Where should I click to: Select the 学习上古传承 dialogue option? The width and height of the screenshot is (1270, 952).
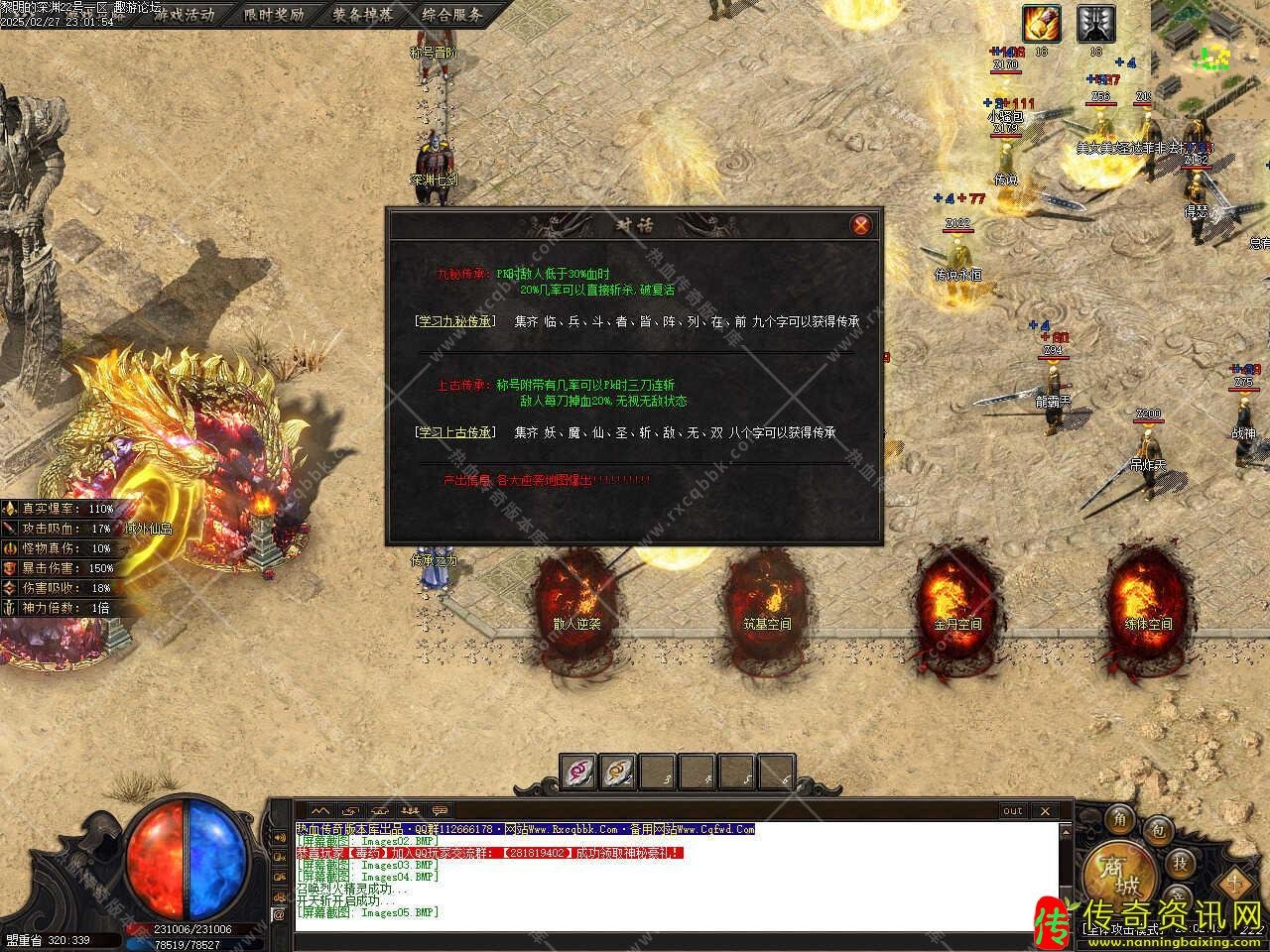pos(455,432)
